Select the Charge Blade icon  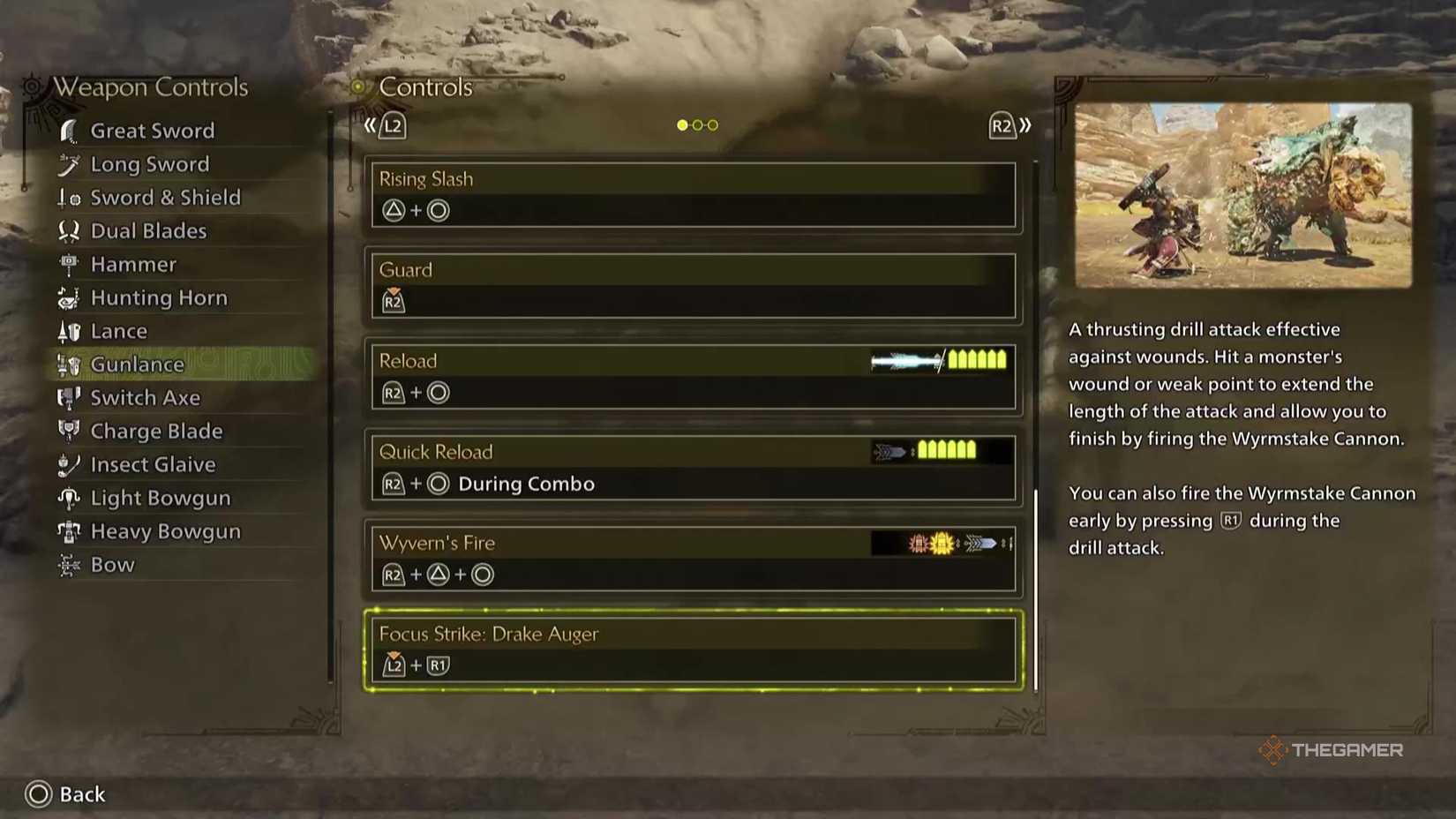click(69, 431)
